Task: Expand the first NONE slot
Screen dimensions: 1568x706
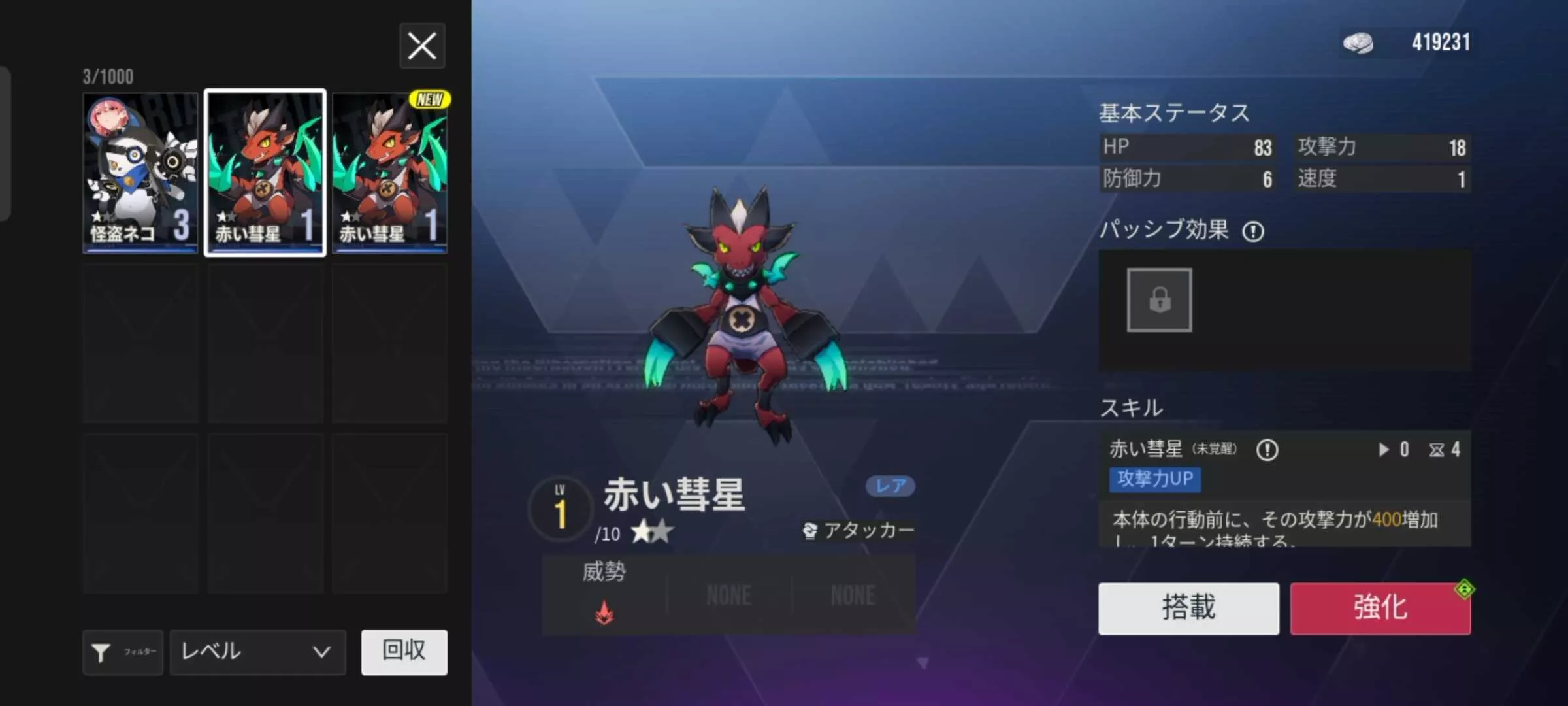Action: (727, 595)
